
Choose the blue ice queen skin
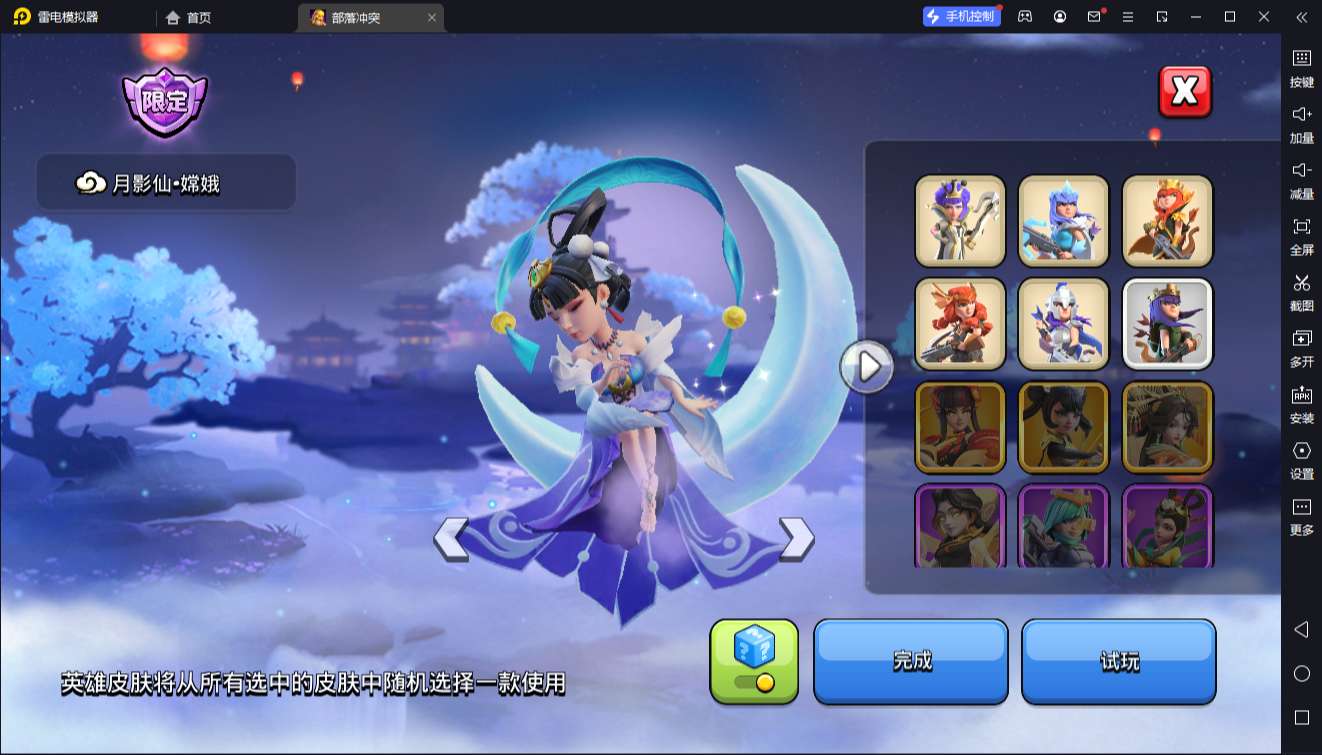[x=1064, y=220]
